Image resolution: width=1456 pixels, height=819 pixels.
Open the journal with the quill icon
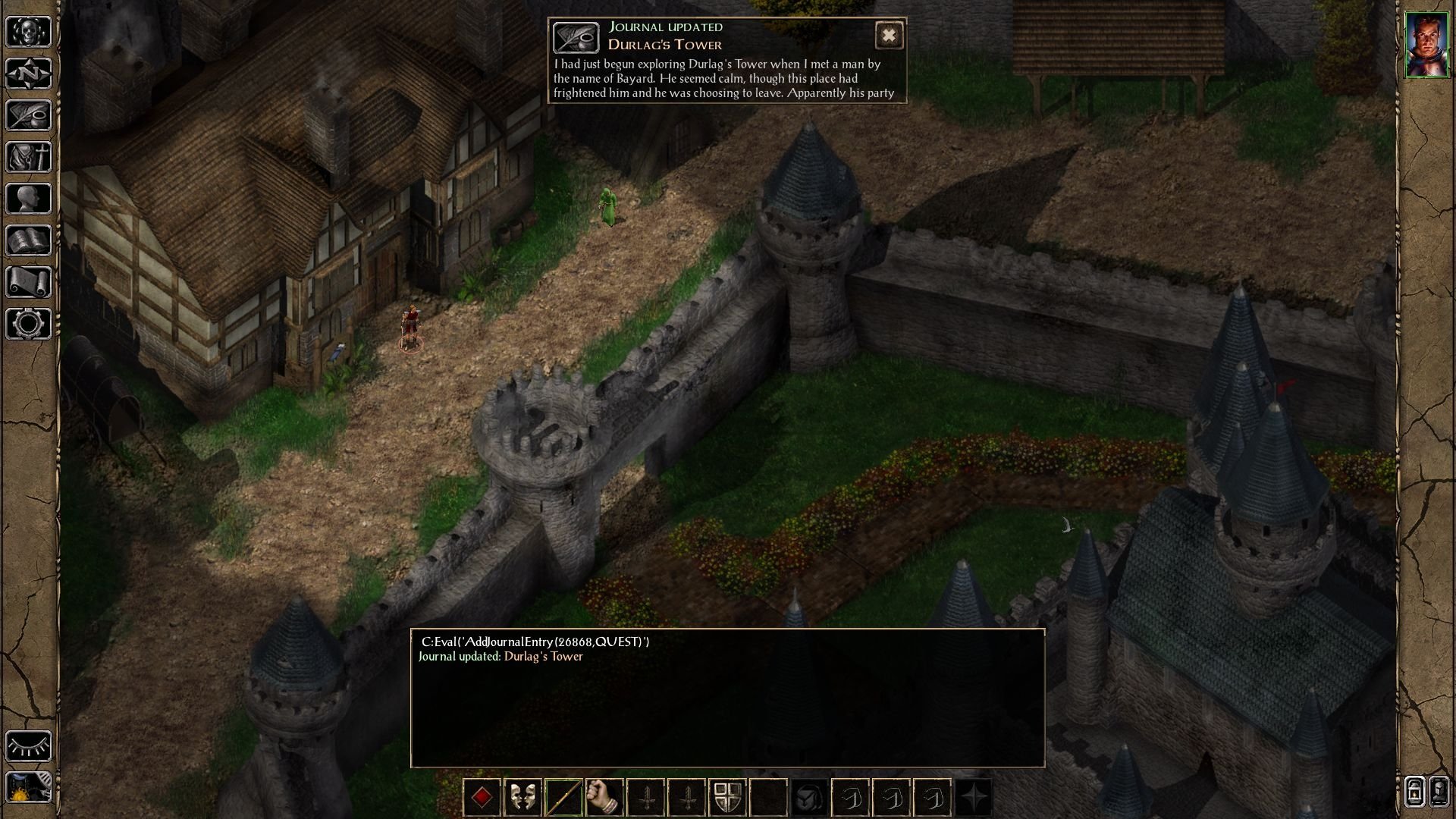pos(29,115)
